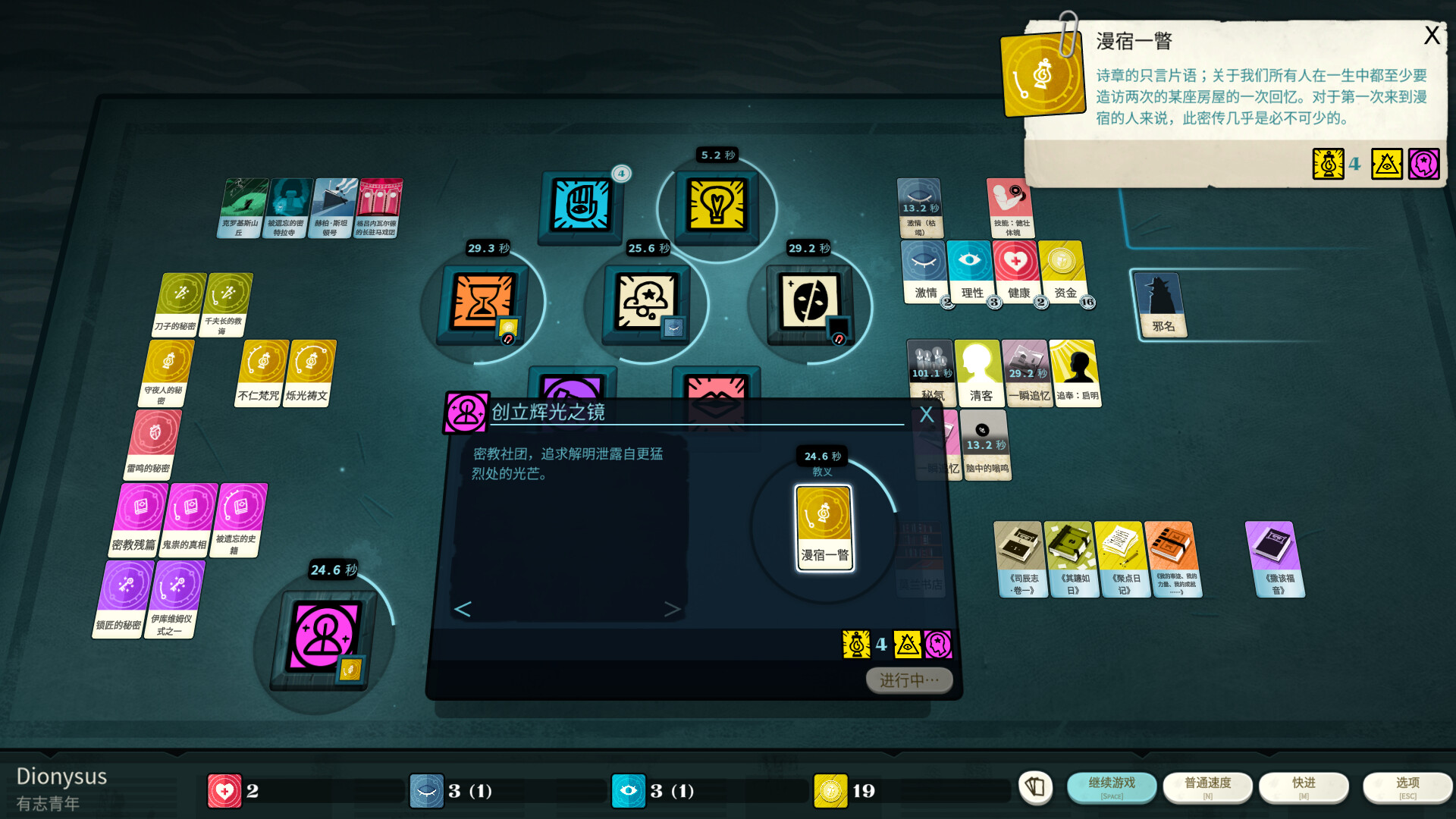Choose the 不仁梵咒 lore card
The width and height of the screenshot is (1456, 819).
pos(261,372)
